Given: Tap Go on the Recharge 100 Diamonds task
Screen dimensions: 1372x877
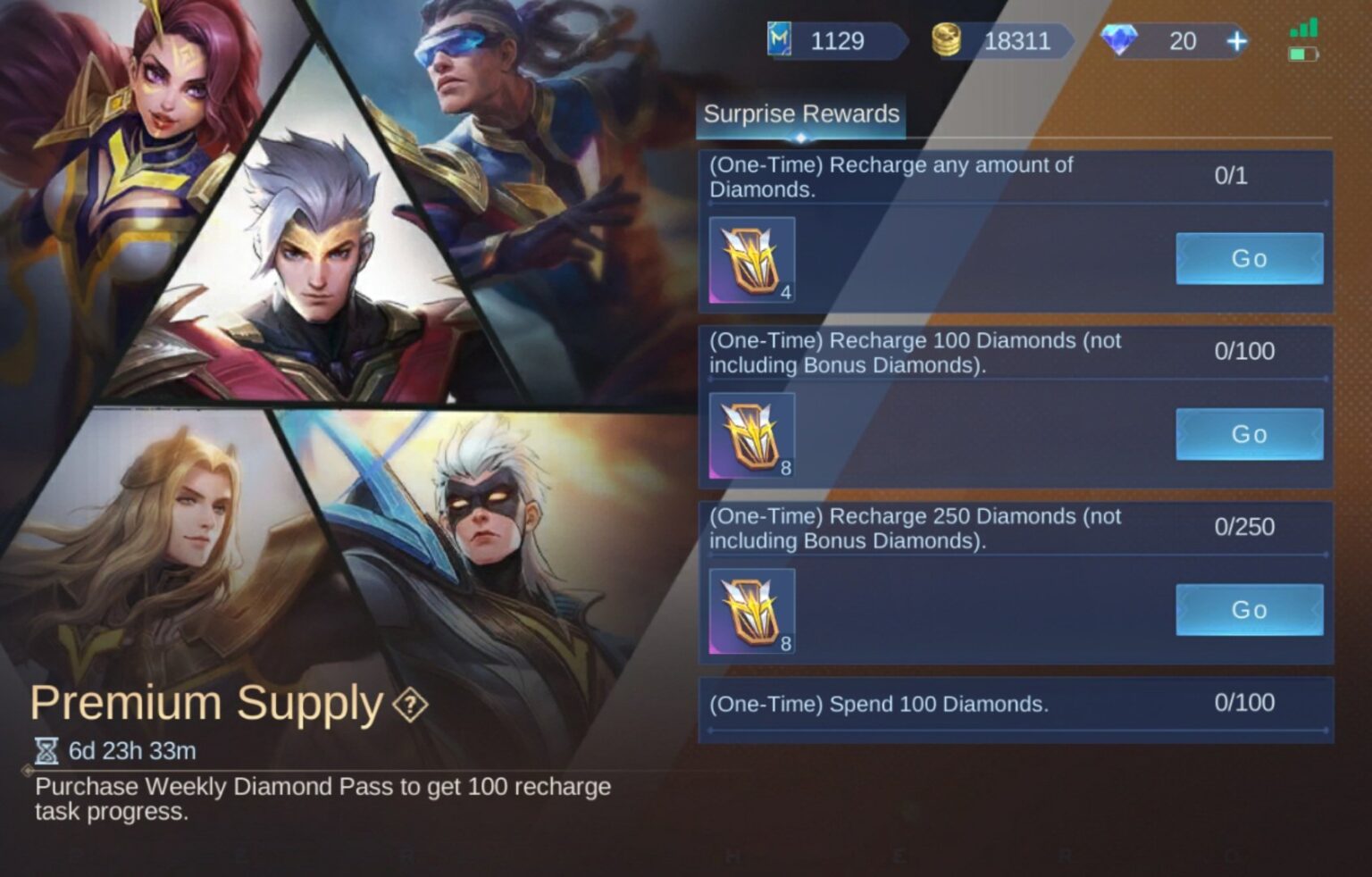Looking at the screenshot, I should point(1249,434).
